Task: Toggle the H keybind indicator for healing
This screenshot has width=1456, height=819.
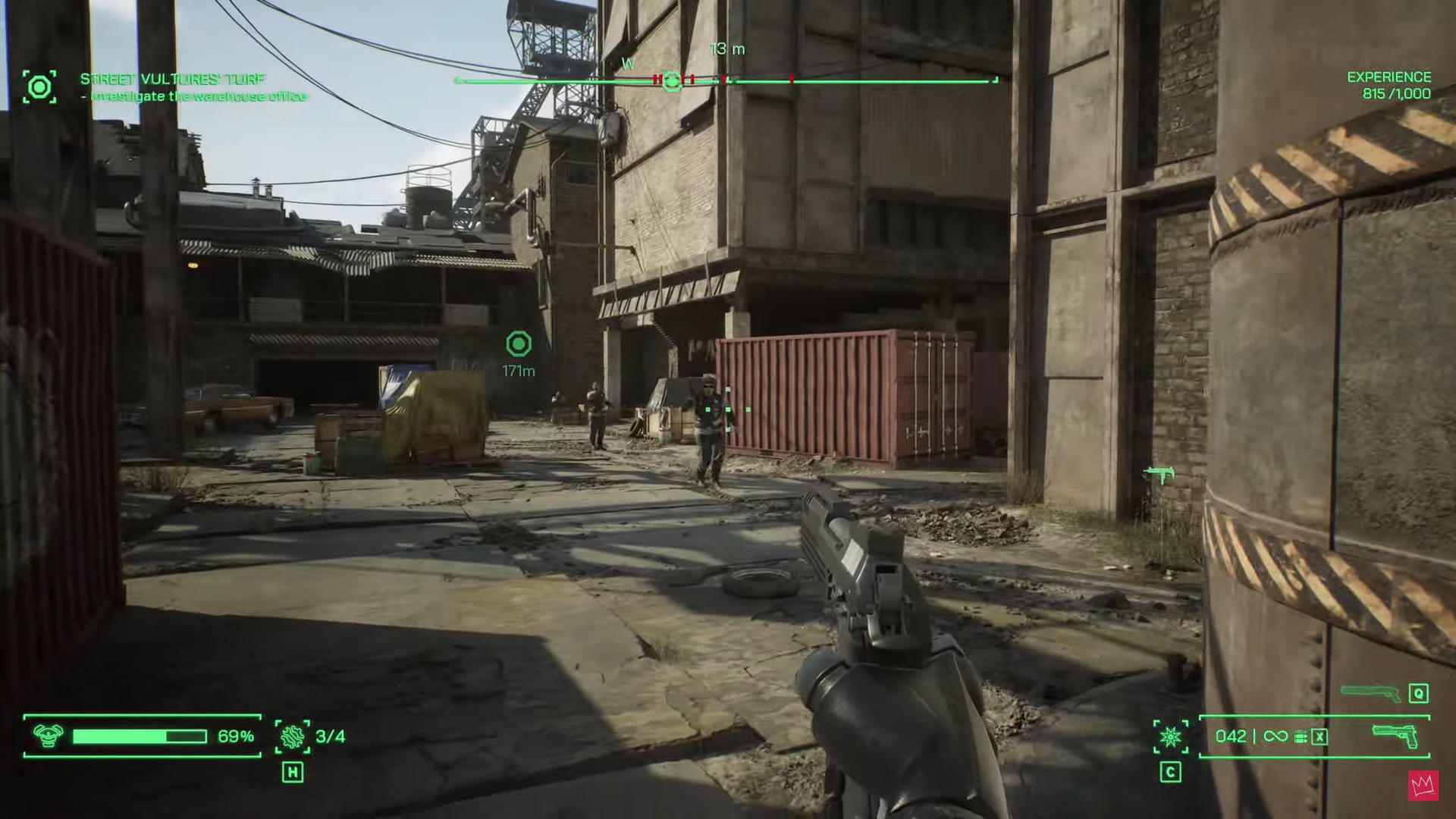Action: coord(293,773)
